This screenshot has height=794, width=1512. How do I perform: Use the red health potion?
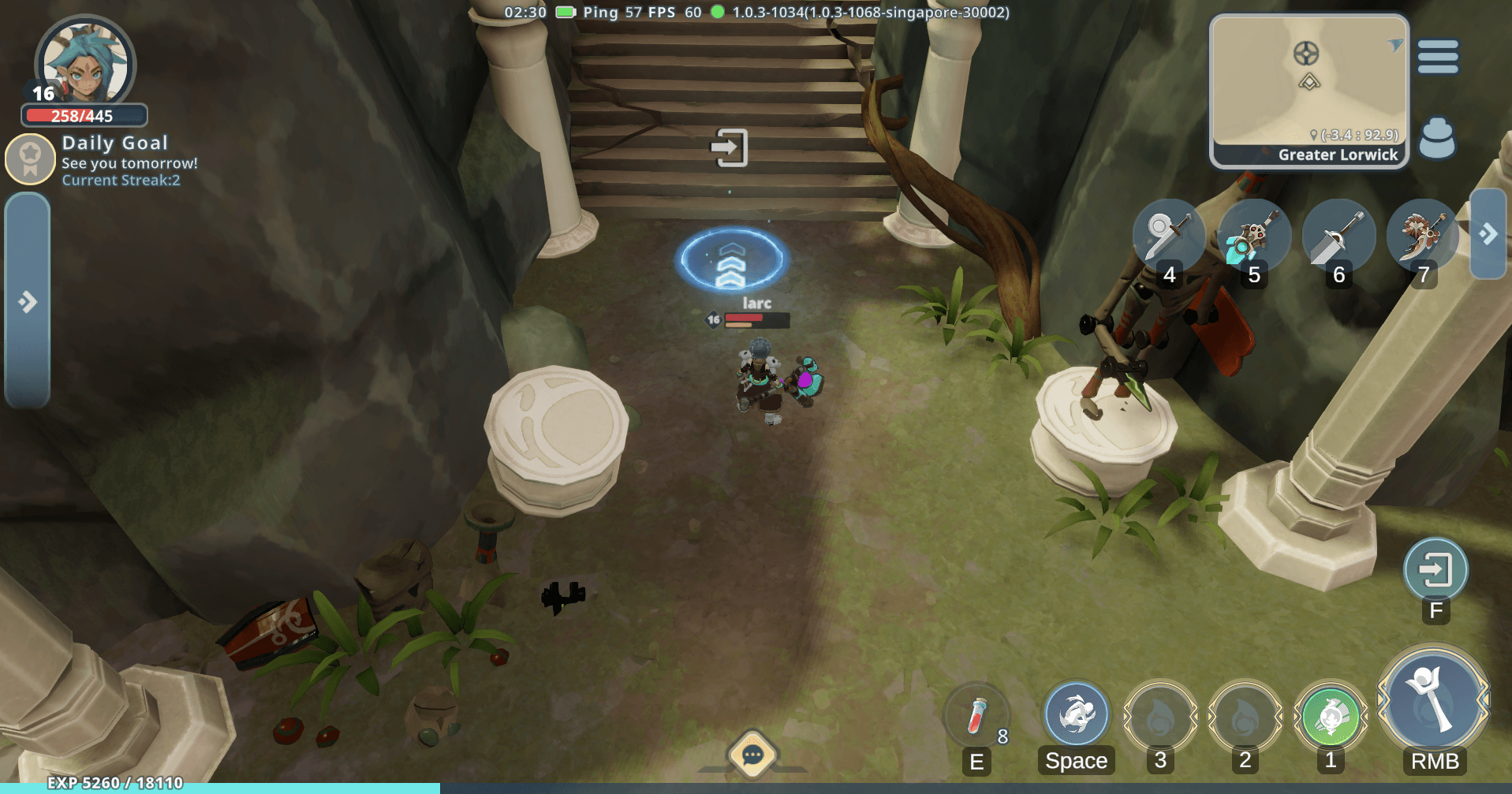tap(977, 716)
